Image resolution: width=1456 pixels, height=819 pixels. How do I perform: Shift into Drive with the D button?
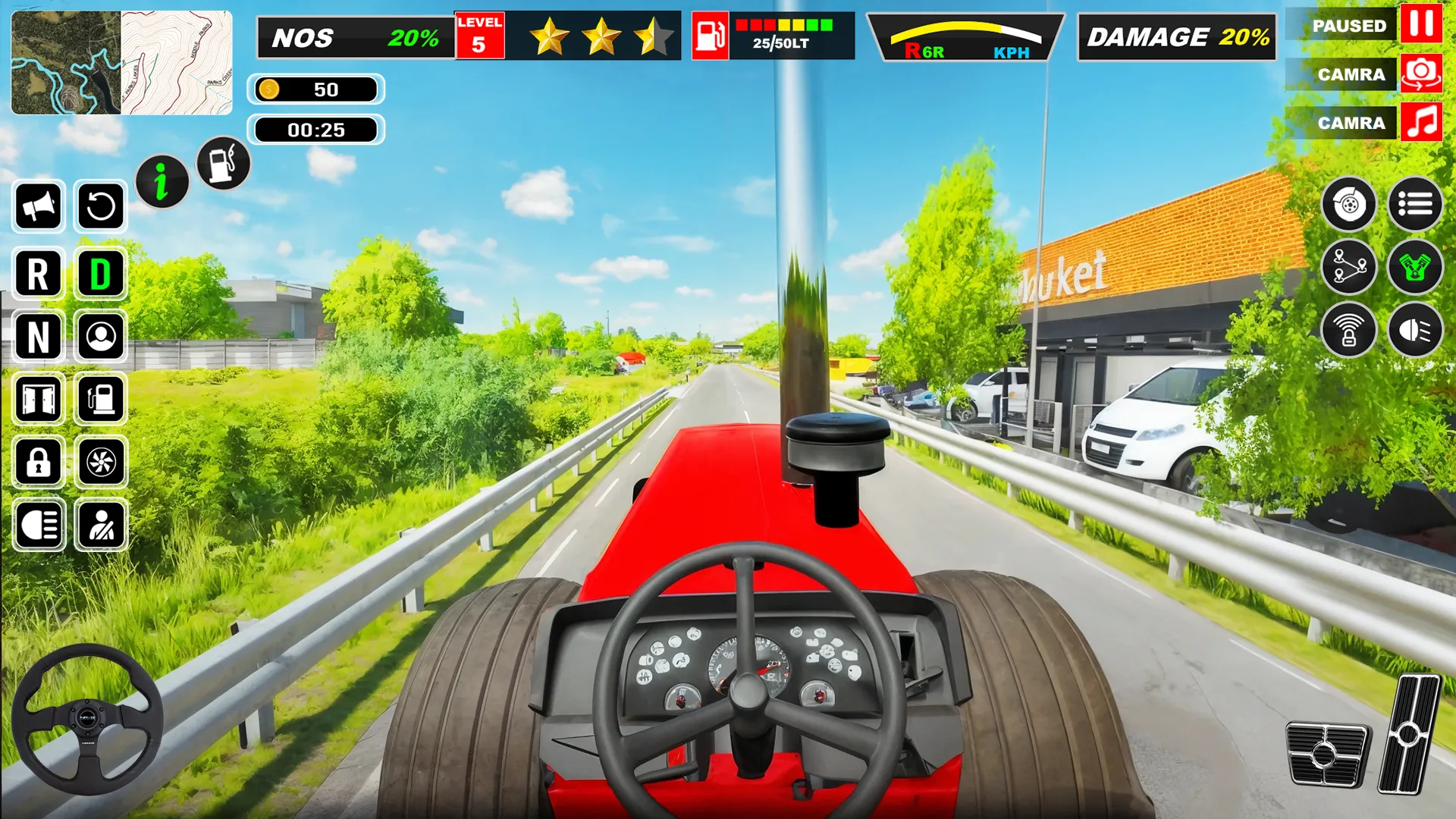pos(102,275)
